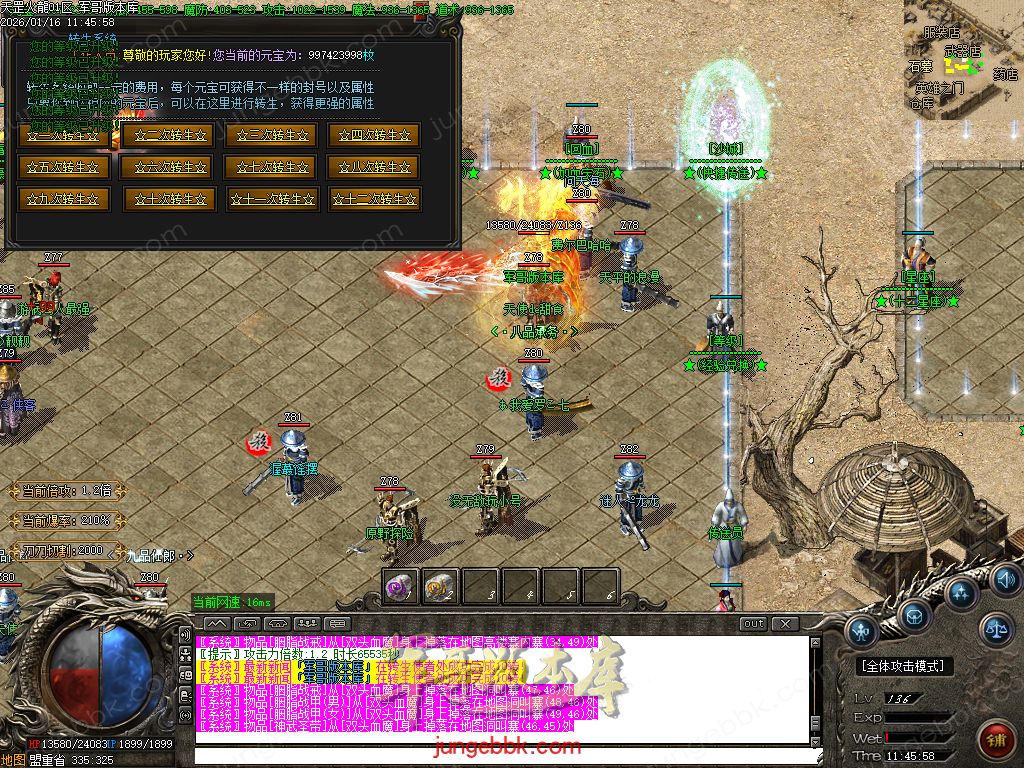This screenshot has height=768, width=1024.
Task: Select the 三次转生 rebirth option
Action: [x=270, y=135]
